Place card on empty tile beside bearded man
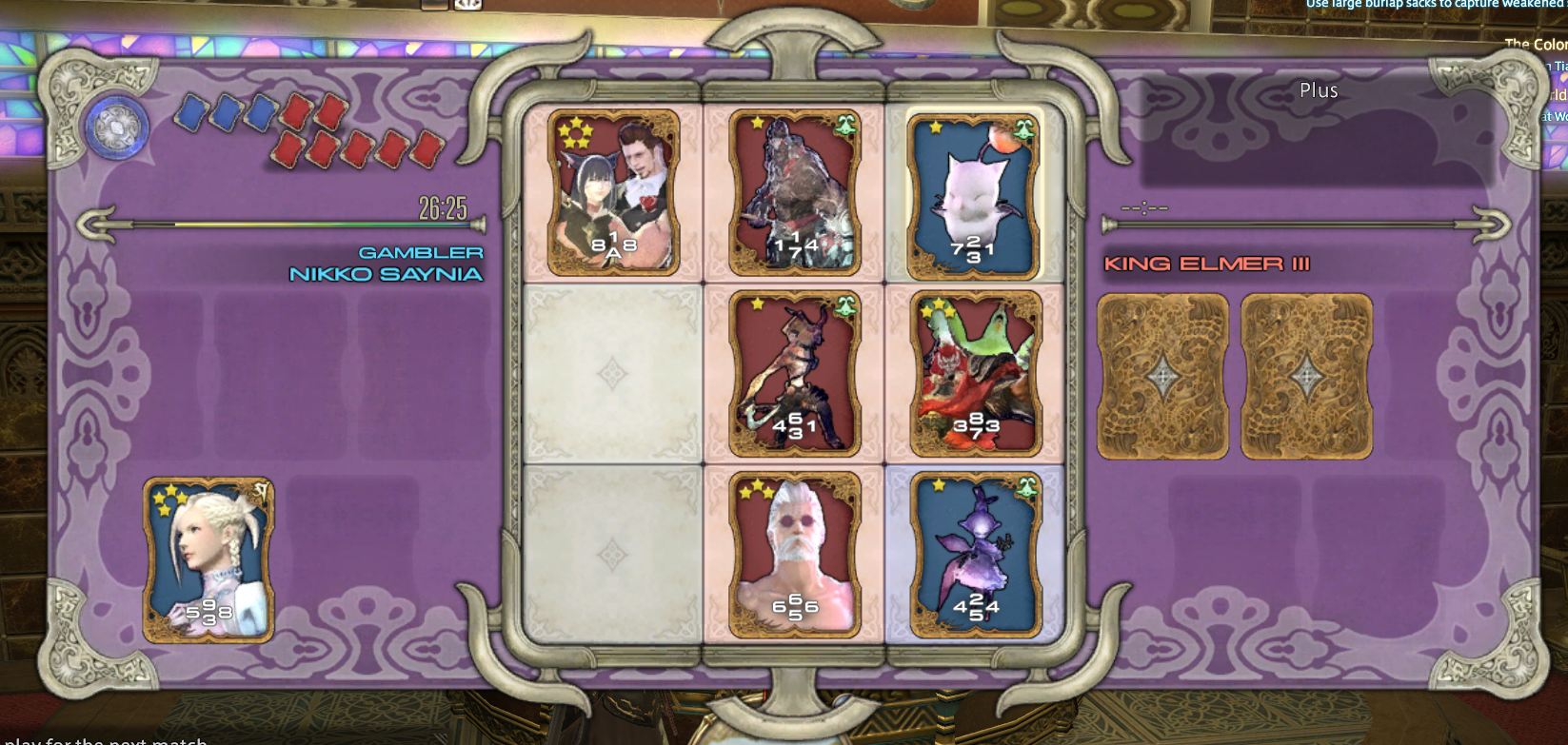 [x=612, y=555]
